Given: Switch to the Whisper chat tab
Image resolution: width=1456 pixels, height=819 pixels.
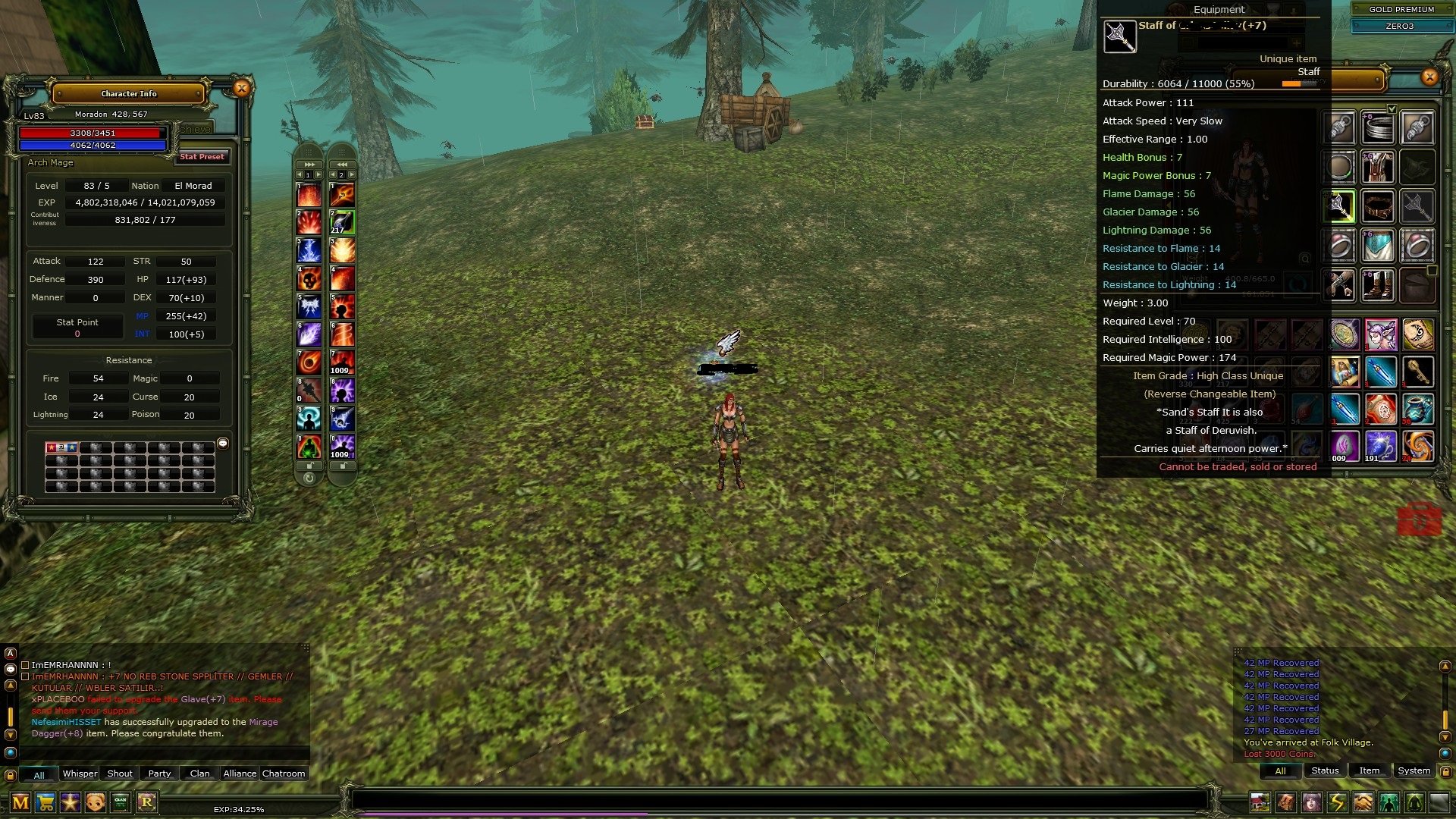Looking at the screenshot, I should point(80,773).
